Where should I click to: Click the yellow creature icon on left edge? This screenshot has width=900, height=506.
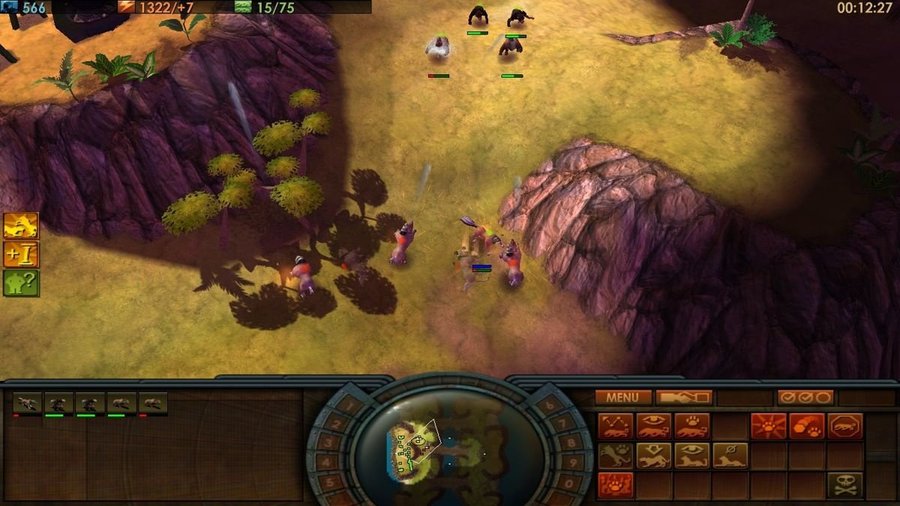[x=20, y=225]
